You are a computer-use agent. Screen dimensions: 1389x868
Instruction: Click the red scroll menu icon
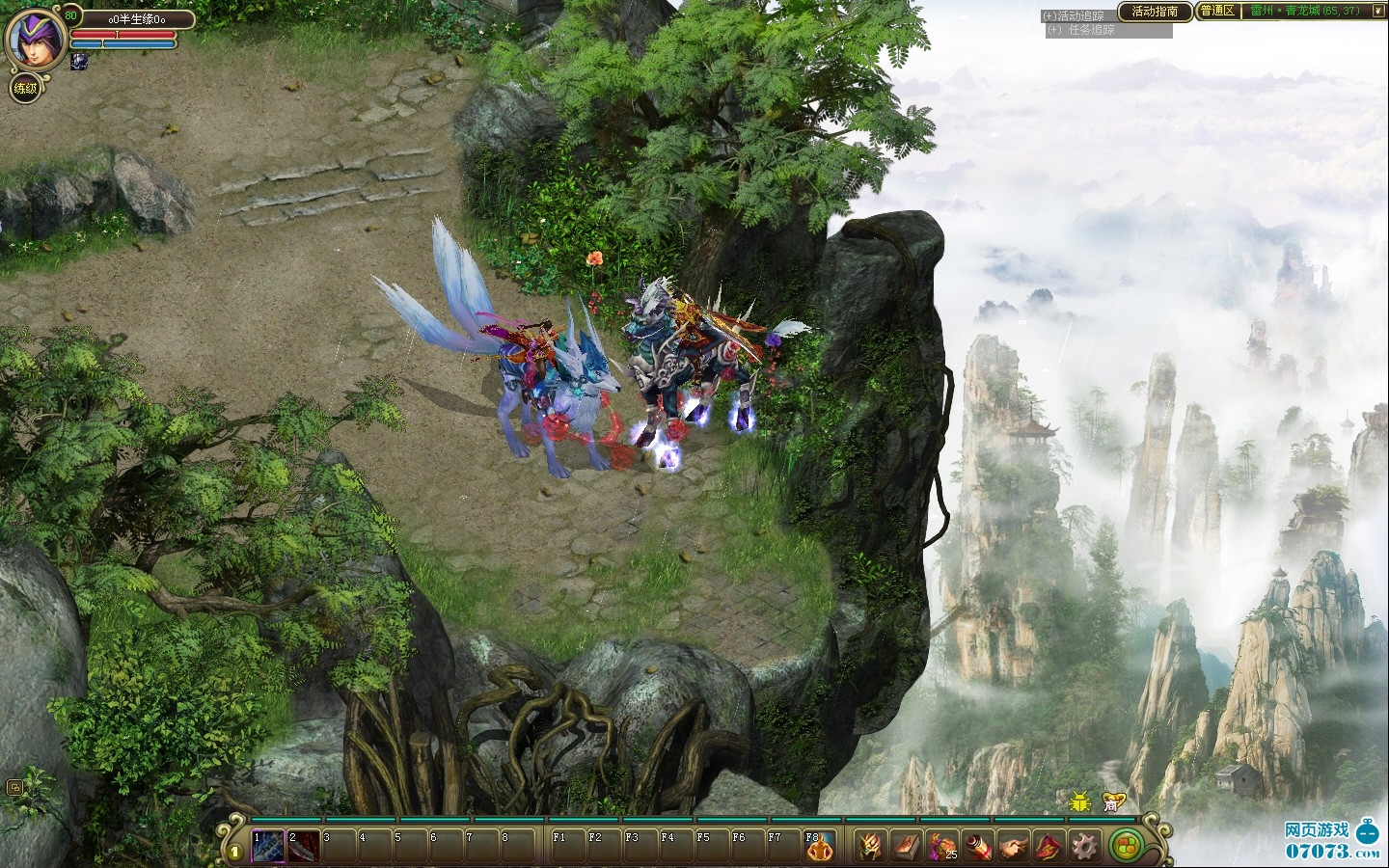[x=978, y=846]
